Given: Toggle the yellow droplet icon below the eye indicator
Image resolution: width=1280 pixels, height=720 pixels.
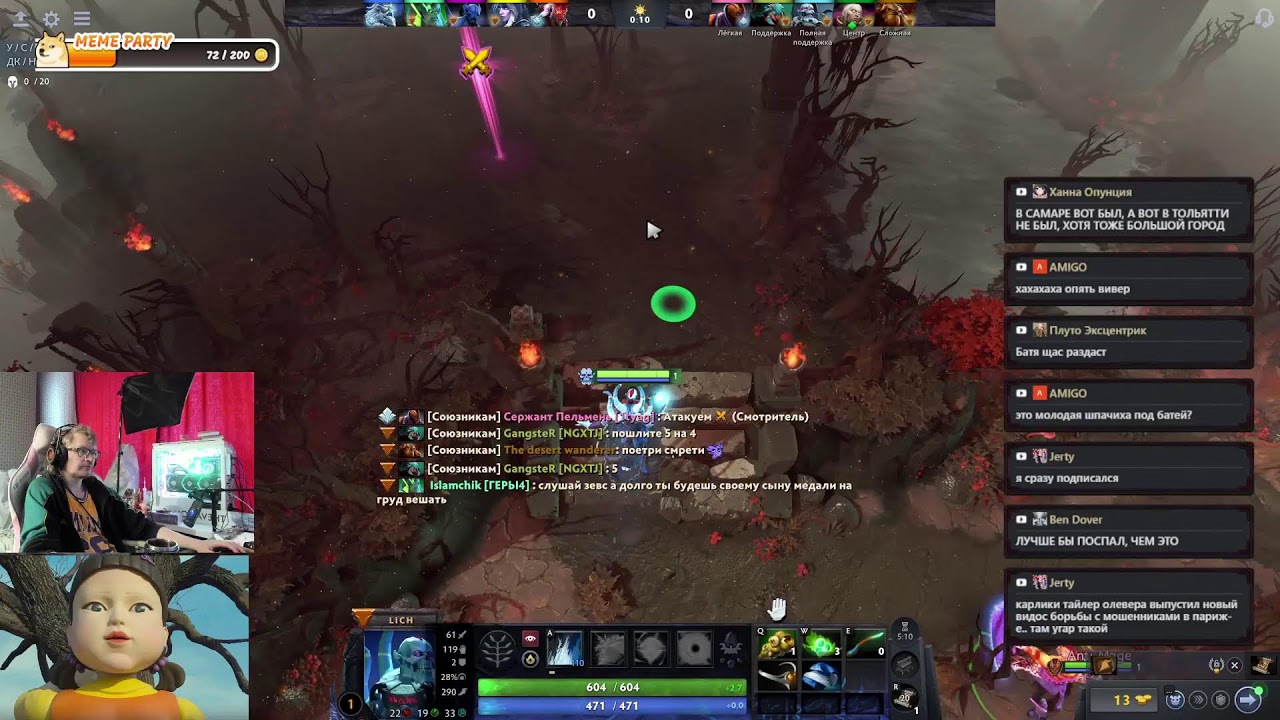Looking at the screenshot, I should point(529,660).
